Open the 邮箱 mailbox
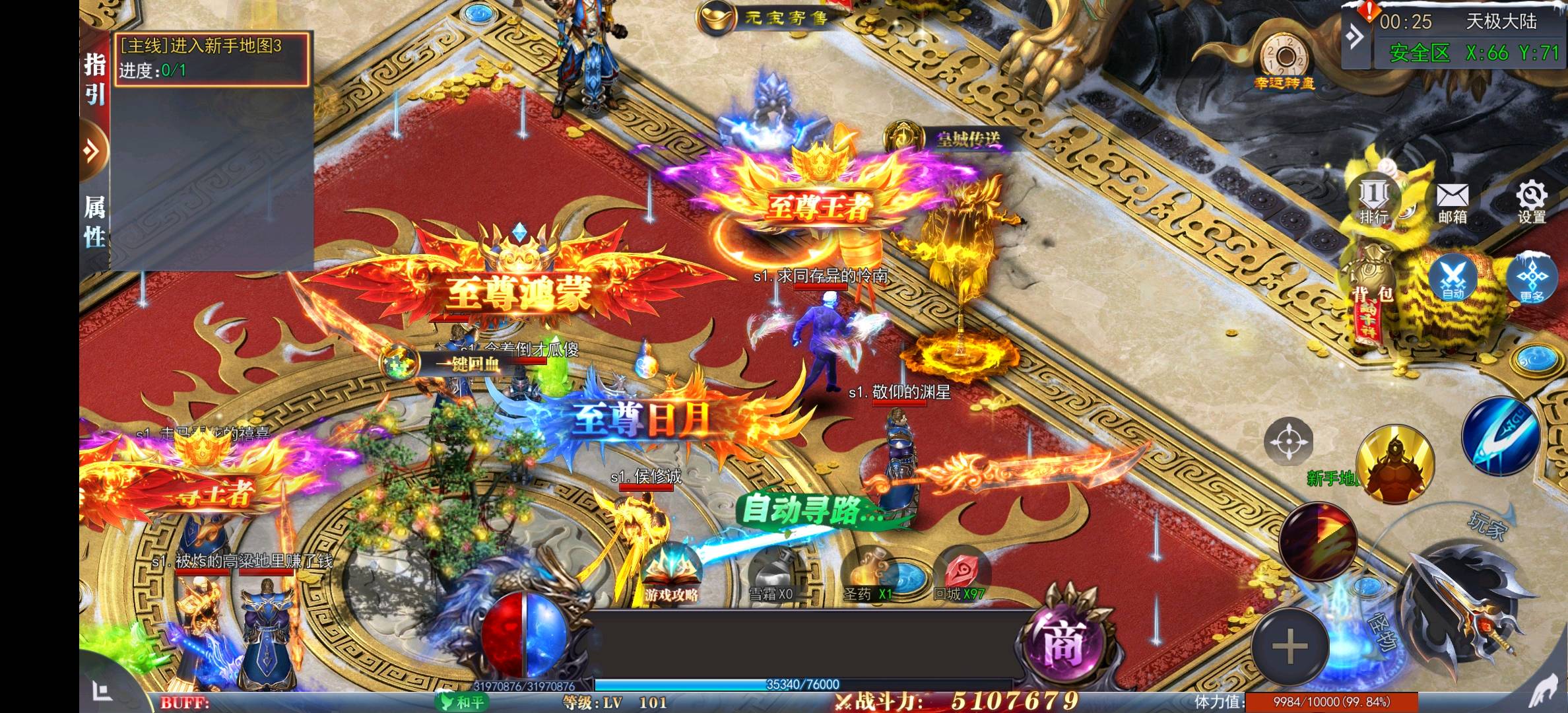 1453,202
